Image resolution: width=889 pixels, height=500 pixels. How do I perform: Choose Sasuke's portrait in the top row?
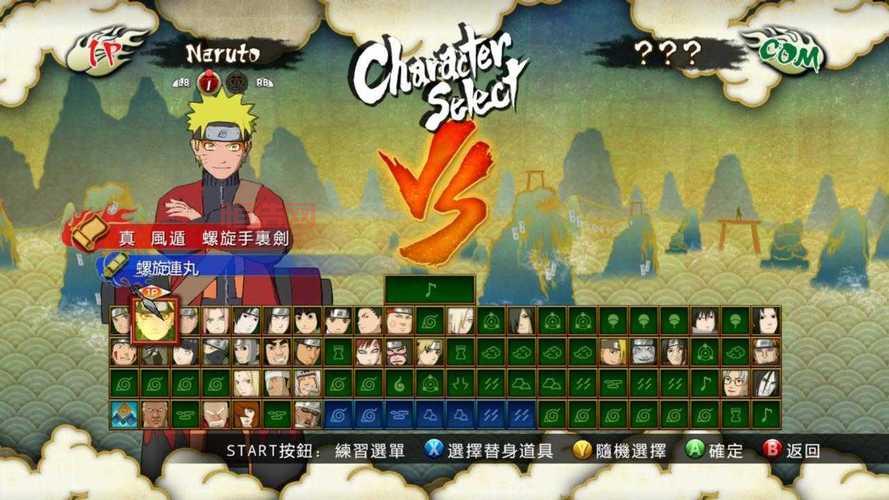706,320
